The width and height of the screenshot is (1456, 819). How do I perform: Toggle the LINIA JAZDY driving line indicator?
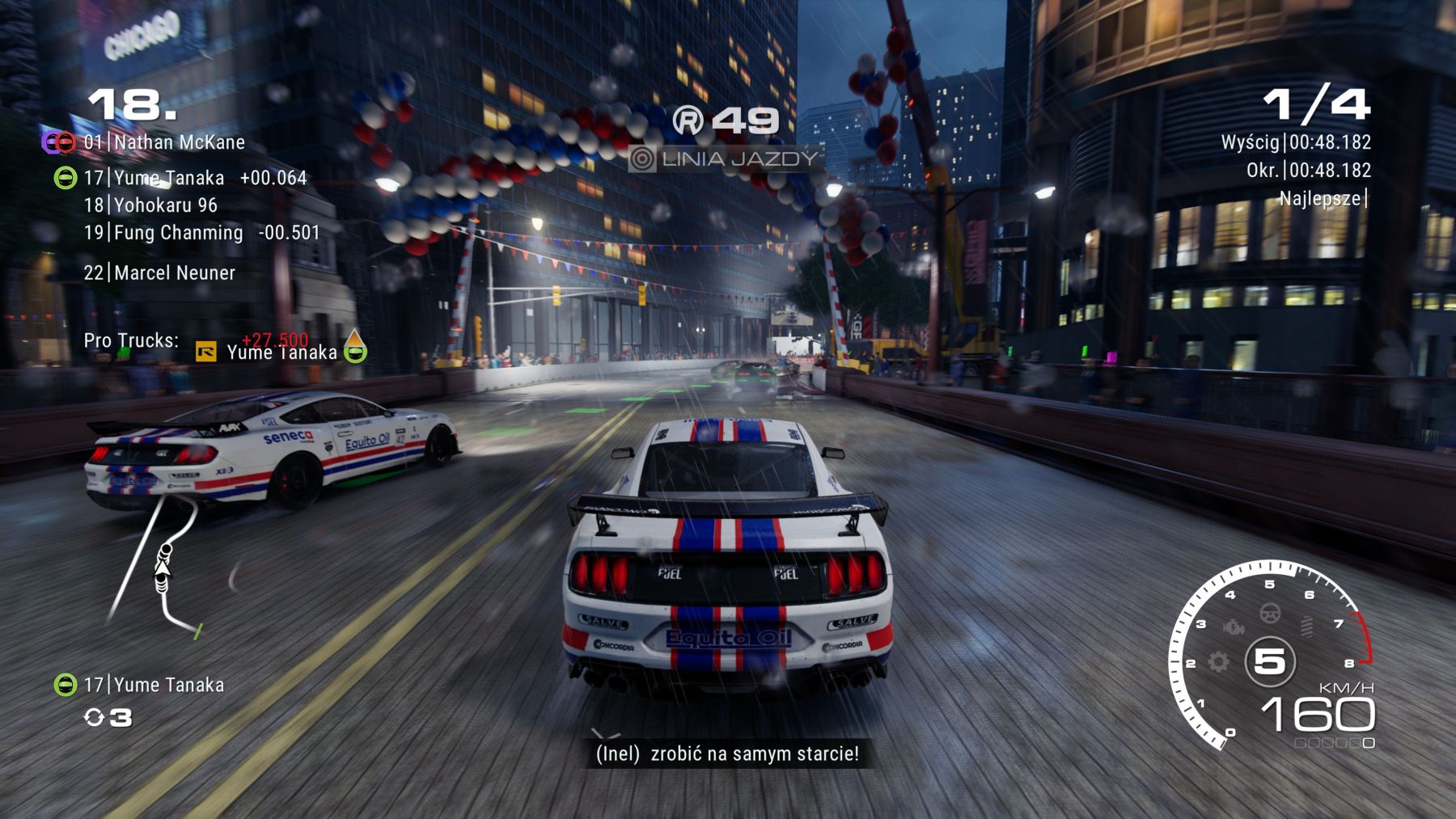click(728, 159)
